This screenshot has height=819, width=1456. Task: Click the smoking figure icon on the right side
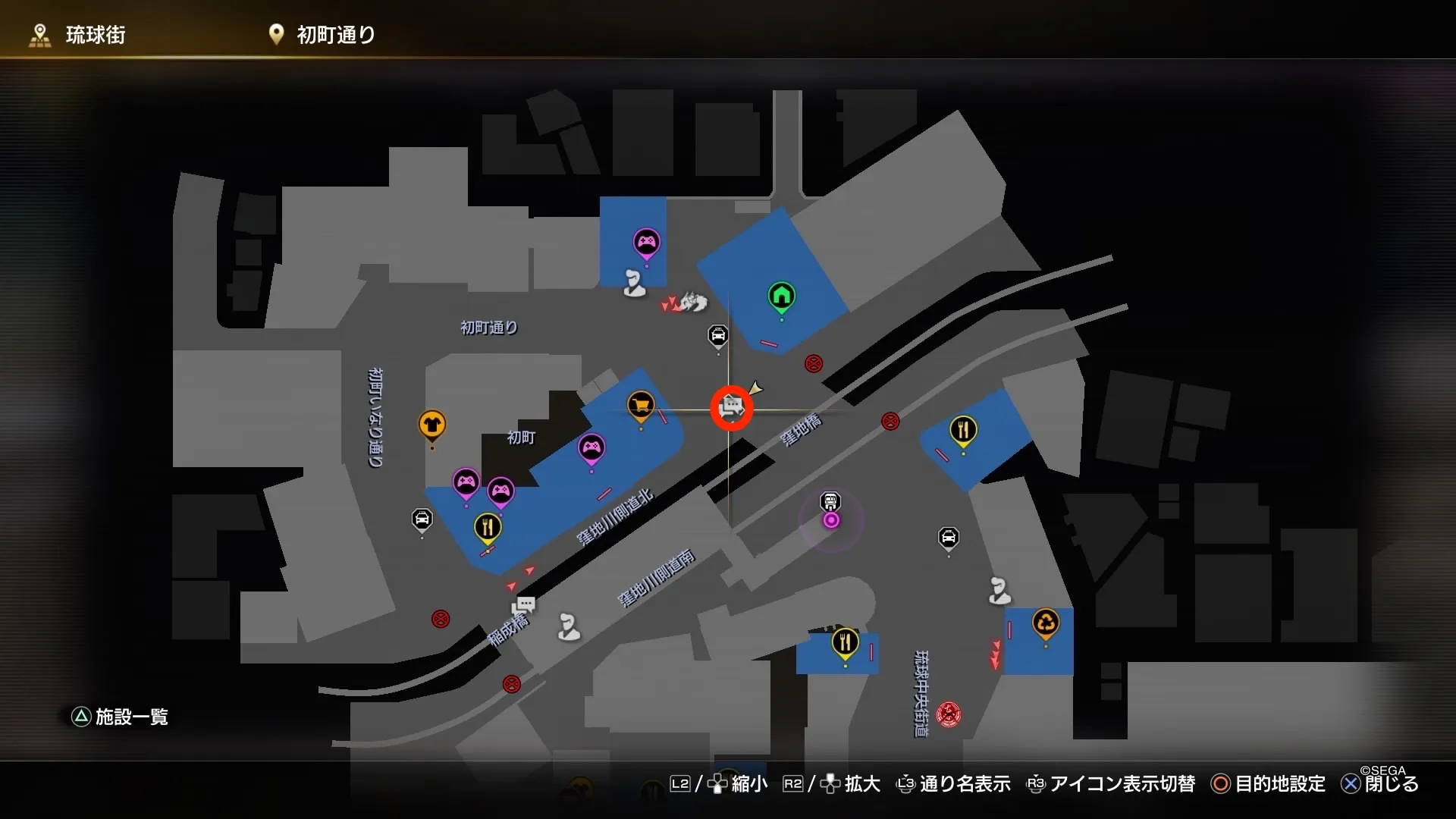tap(999, 590)
